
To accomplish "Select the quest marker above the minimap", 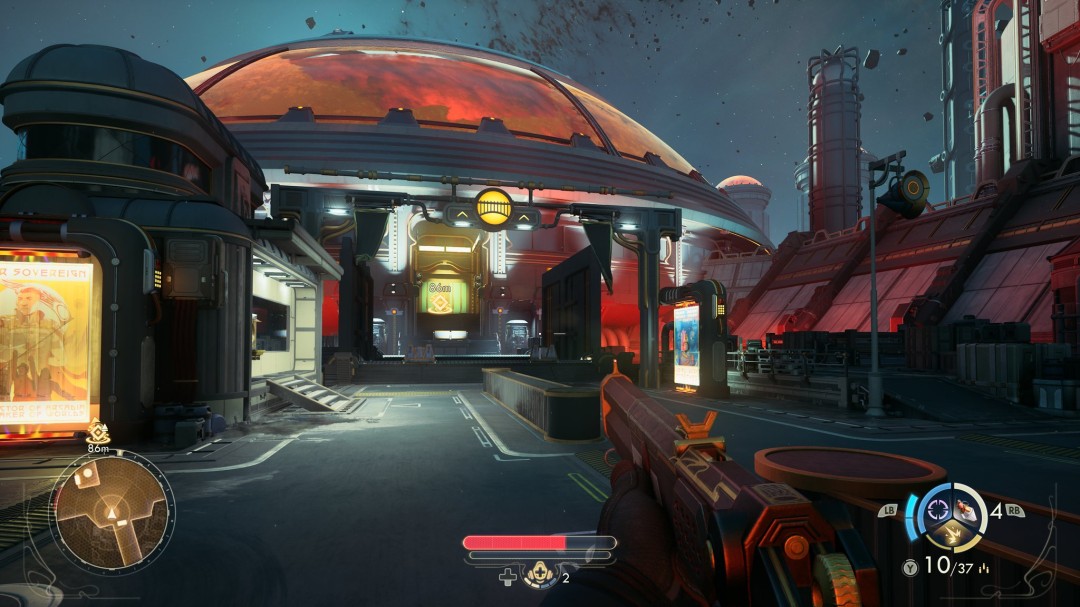I will (98, 431).
